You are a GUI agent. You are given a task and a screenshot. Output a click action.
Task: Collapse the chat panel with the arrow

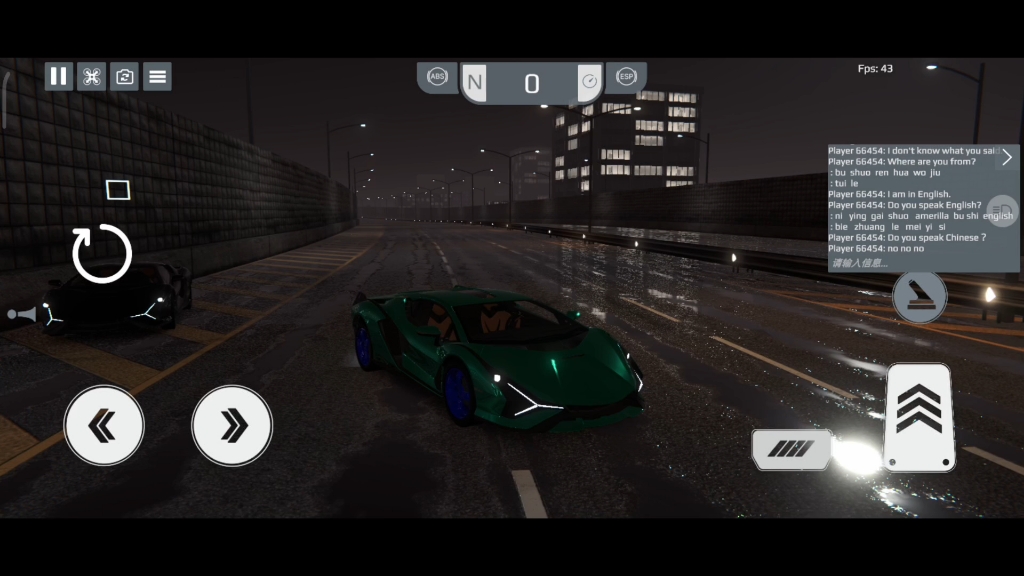point(1006,157)
